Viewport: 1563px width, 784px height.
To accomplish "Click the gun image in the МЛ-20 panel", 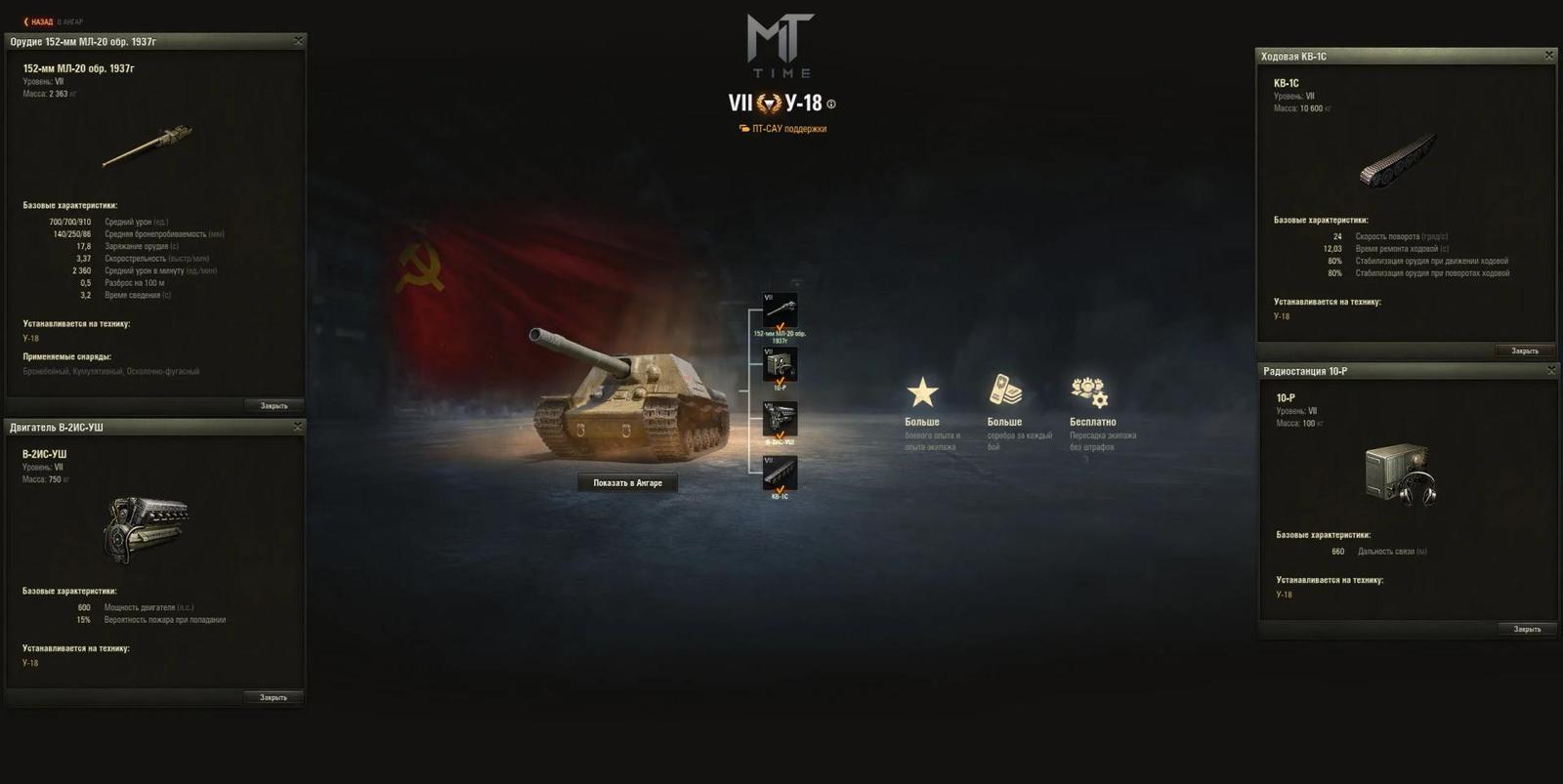I will 147,144.
